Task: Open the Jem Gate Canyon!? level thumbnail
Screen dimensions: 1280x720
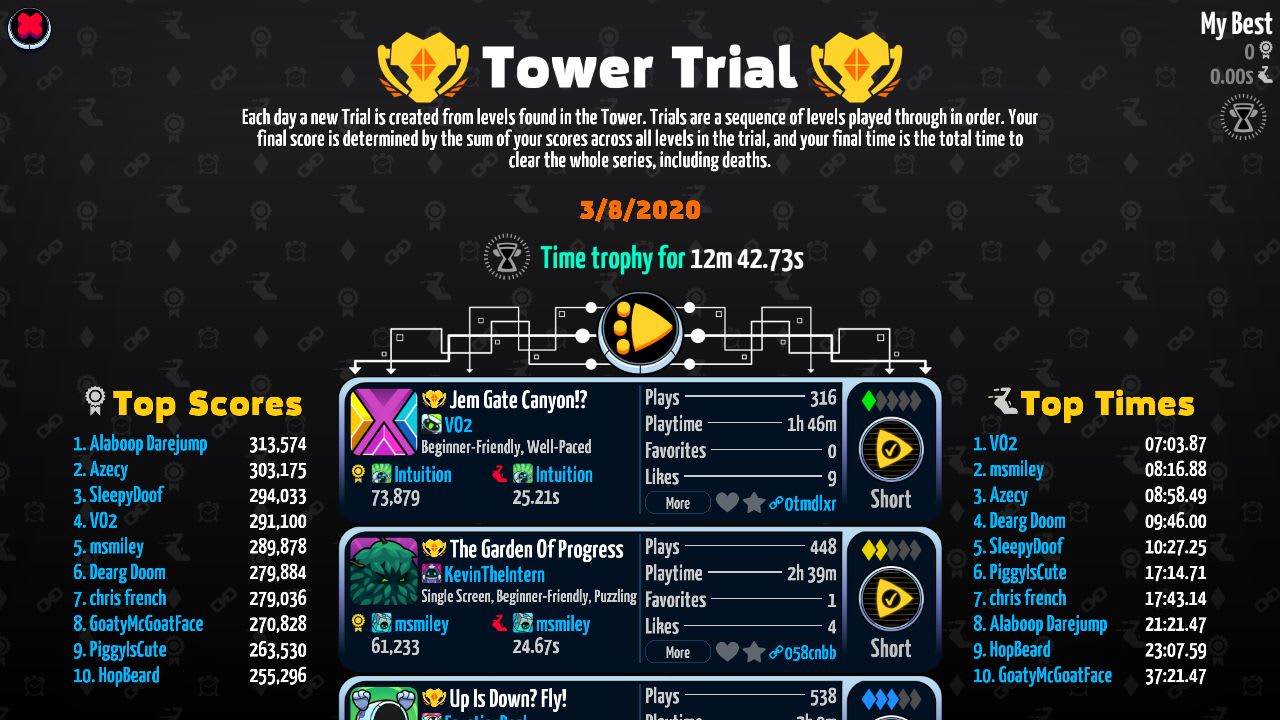Action: click(x=384, y=424)
